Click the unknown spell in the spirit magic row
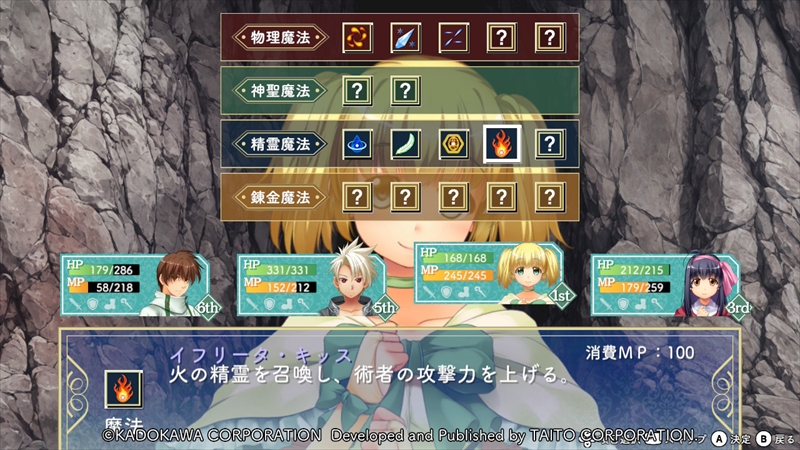Image resolution: width=800 pixels, height=450 pixels. click(548, 143)
